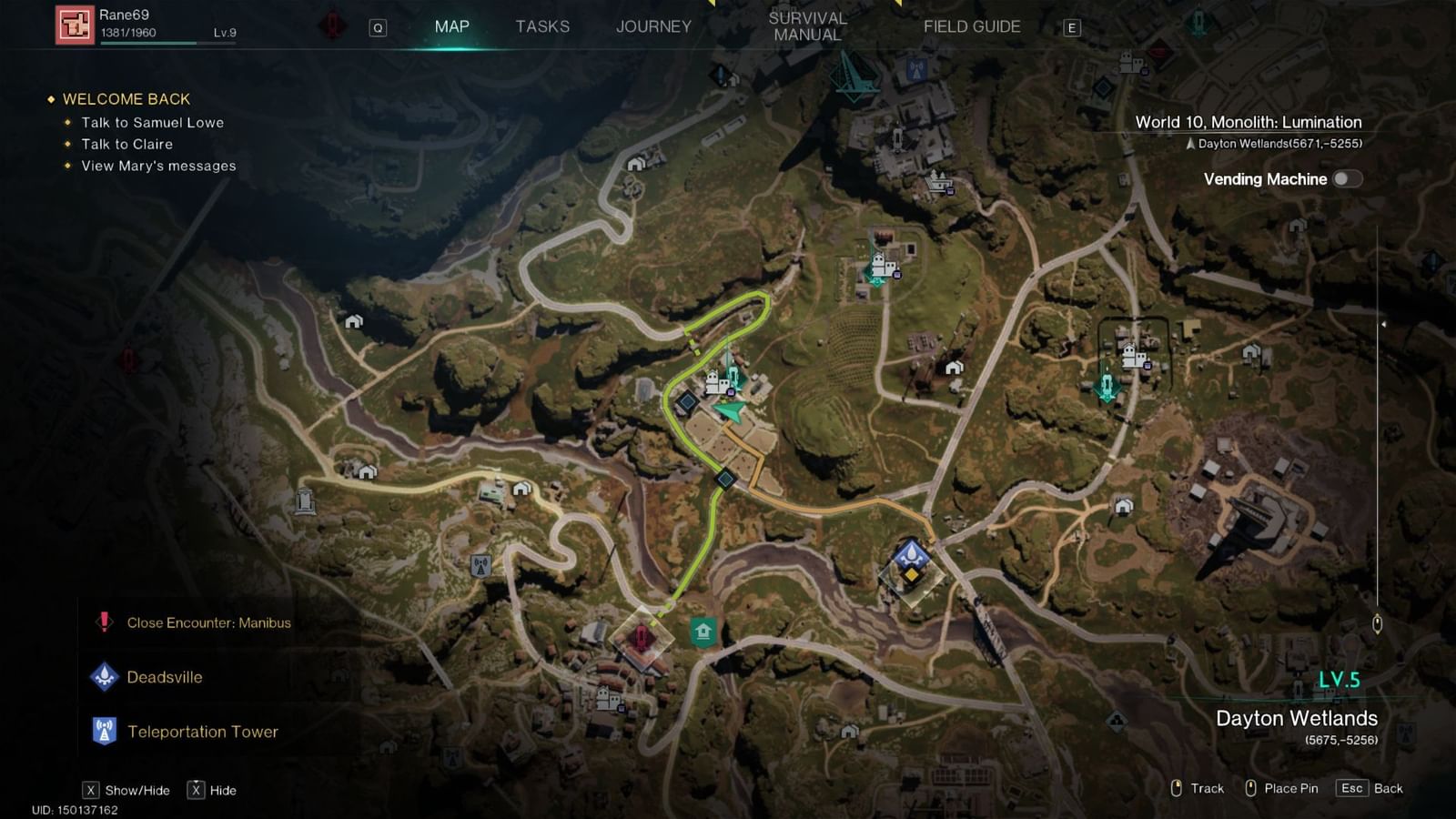Switch to the TASKS tab
This screenshot has height=819, width=1456.
click(x=542, y=26)
